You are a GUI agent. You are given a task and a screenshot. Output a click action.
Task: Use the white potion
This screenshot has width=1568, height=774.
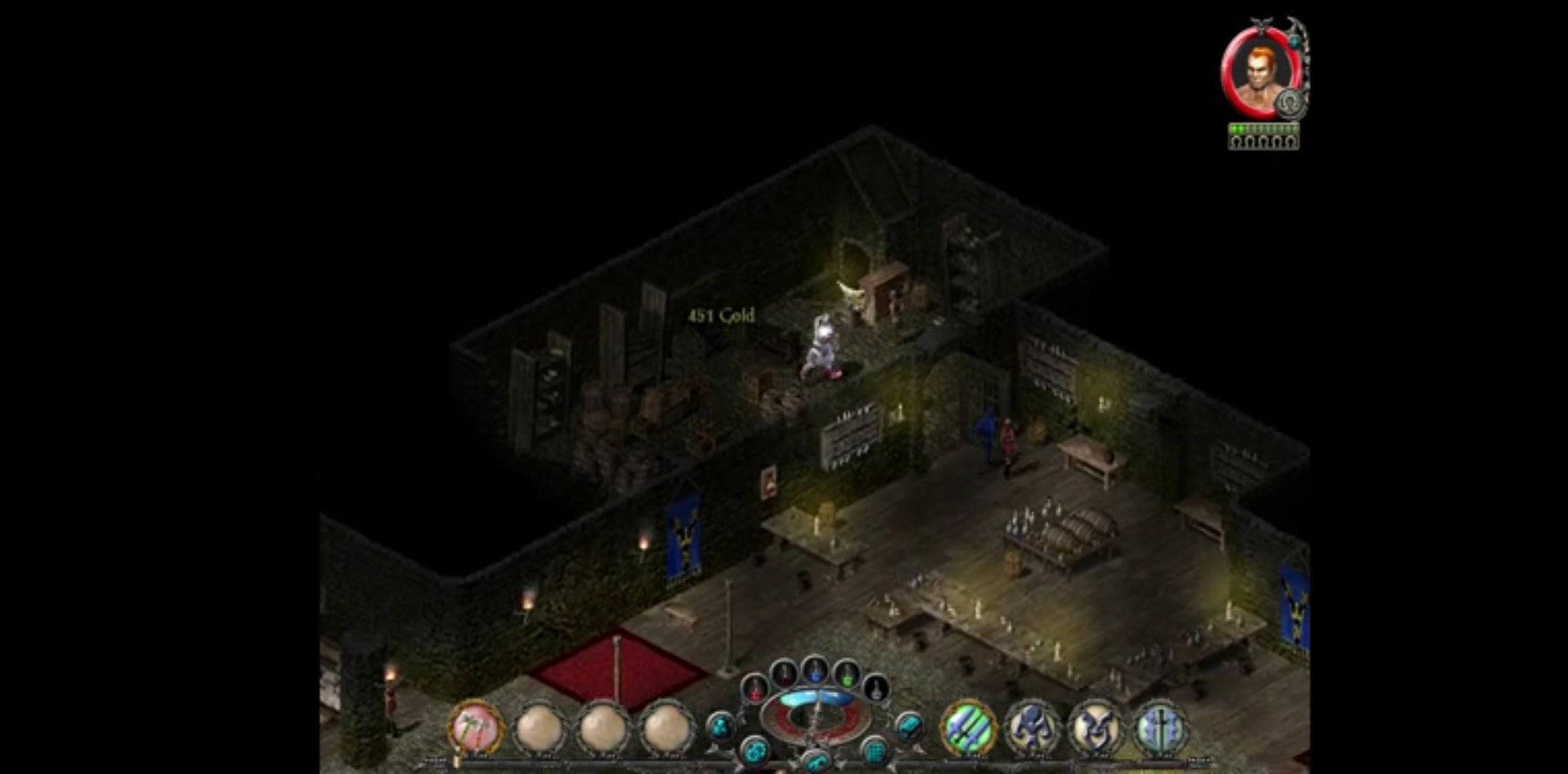(876, 689)
